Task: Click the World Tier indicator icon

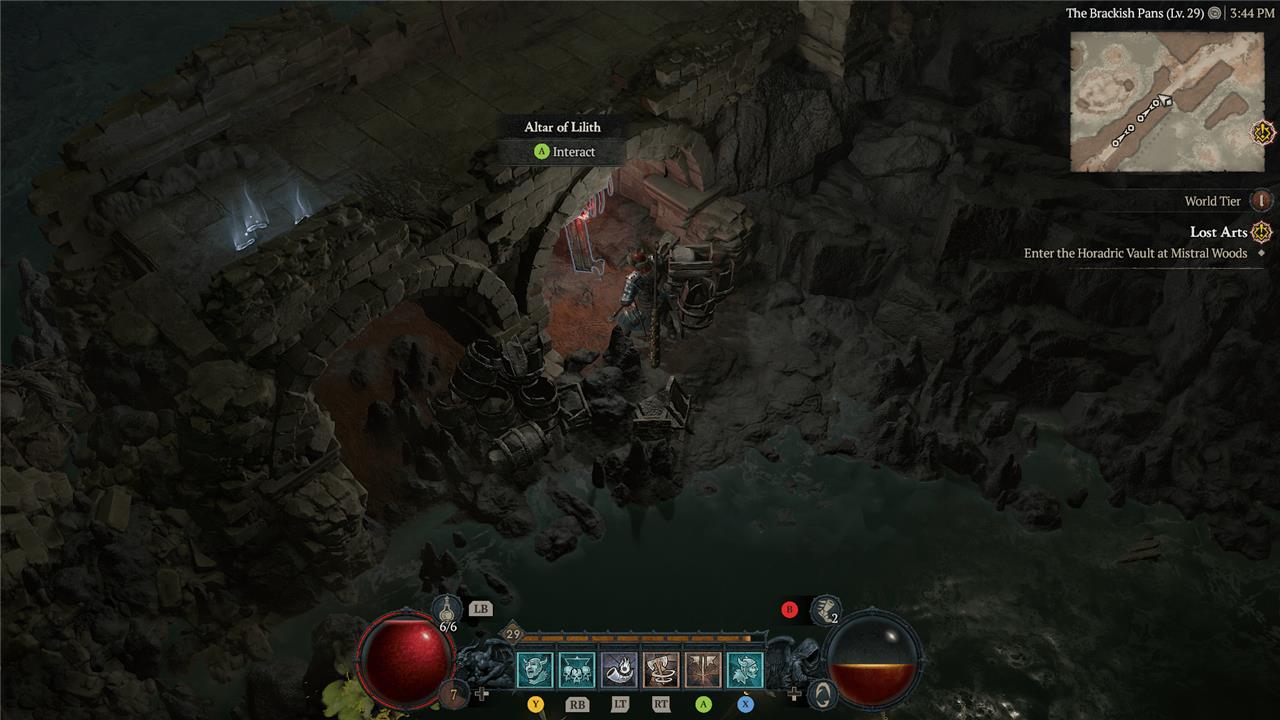Action: 1262,201
